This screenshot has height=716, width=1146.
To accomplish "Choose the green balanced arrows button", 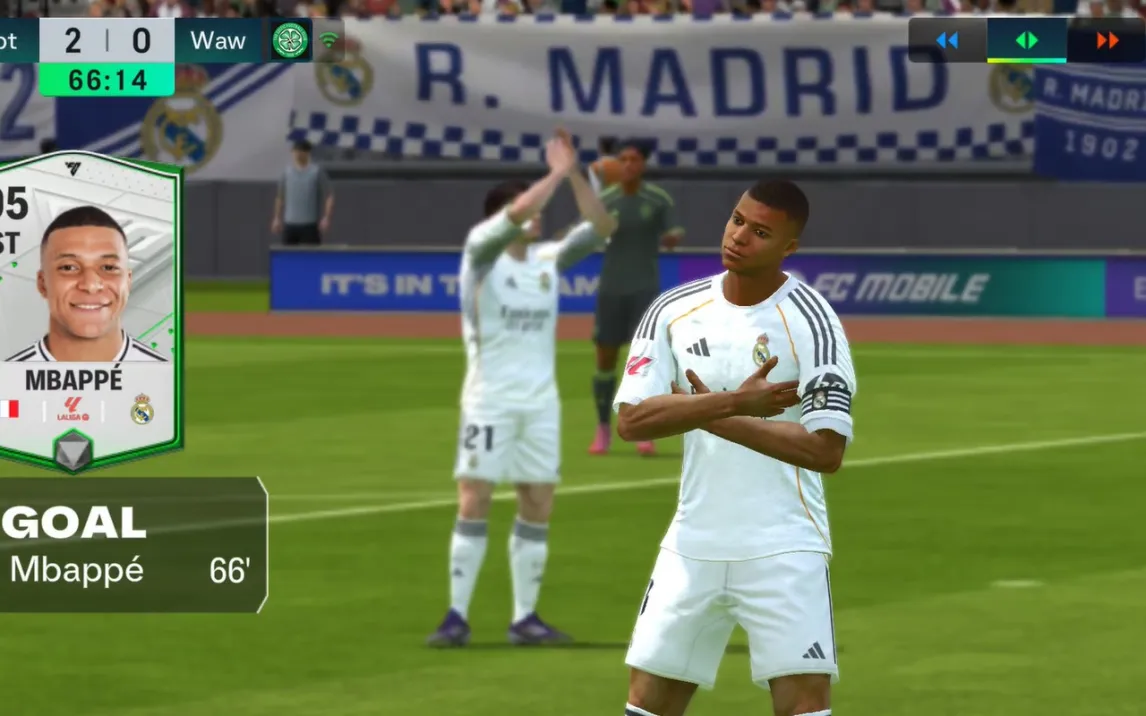I will [1027, 40].
